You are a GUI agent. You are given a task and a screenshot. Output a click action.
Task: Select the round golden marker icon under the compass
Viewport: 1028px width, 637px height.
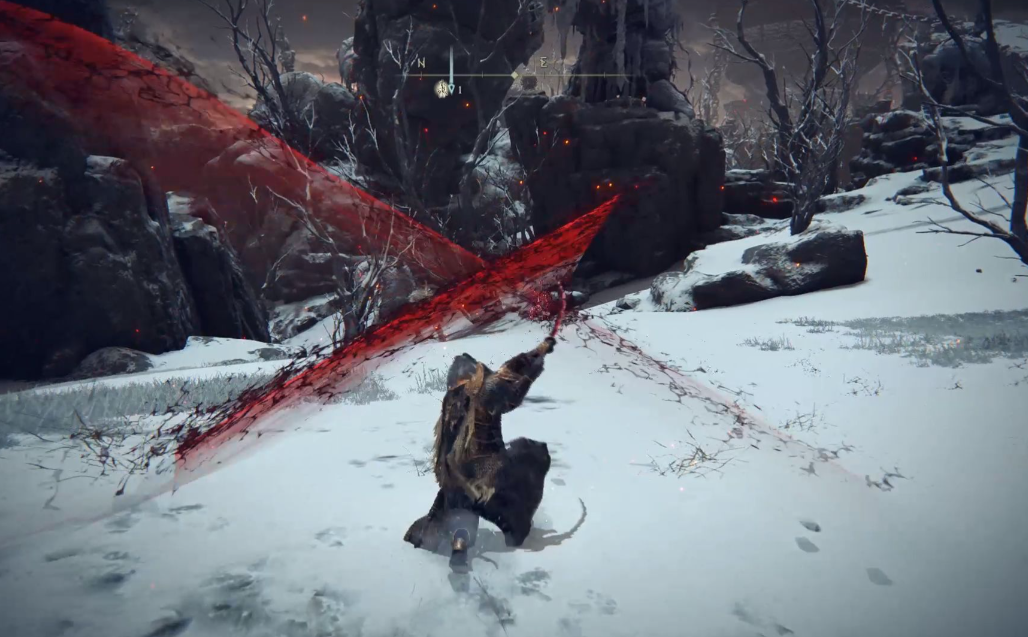441,89
